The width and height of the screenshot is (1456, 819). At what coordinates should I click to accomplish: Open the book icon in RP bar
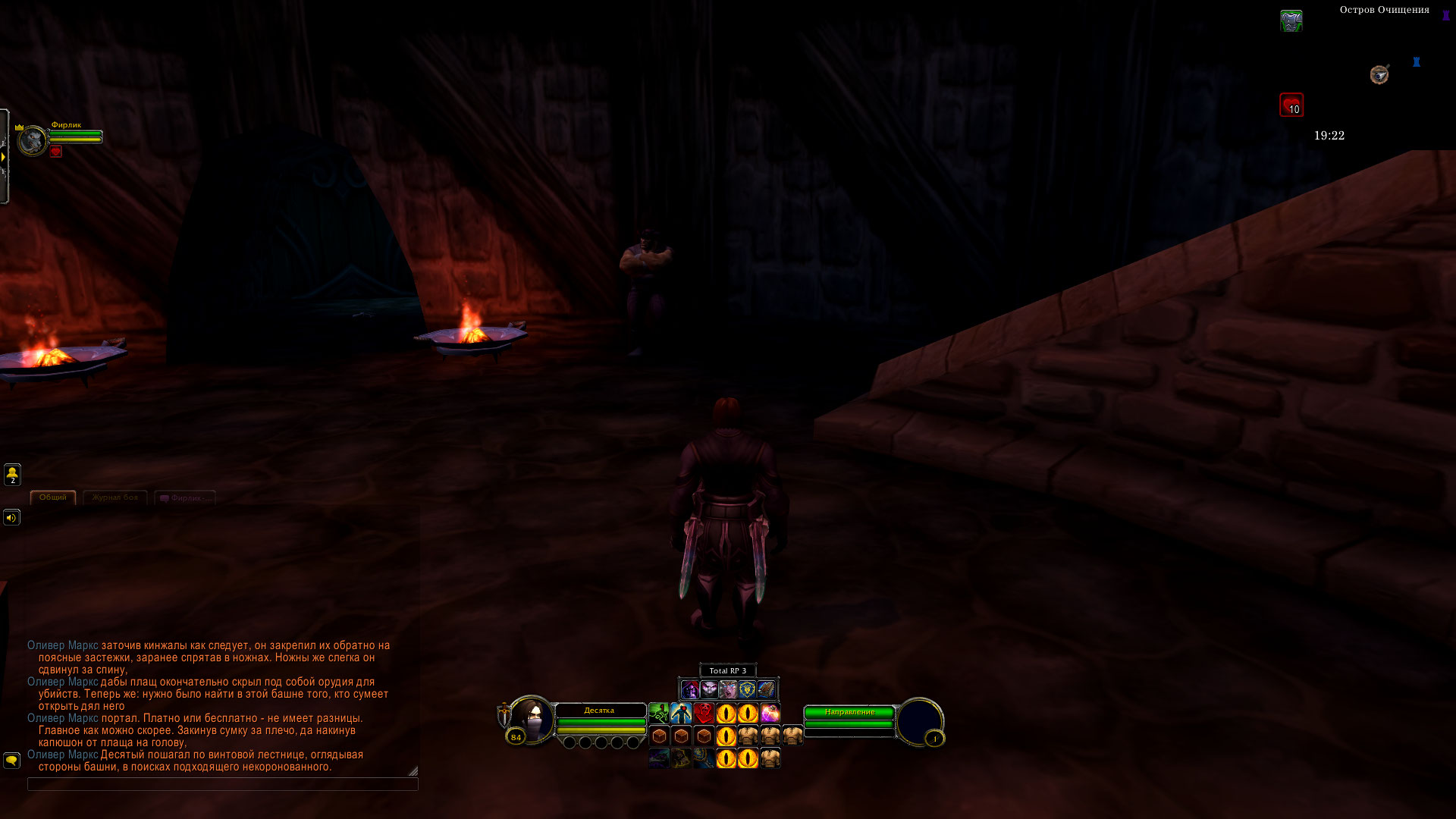(766, 689)
